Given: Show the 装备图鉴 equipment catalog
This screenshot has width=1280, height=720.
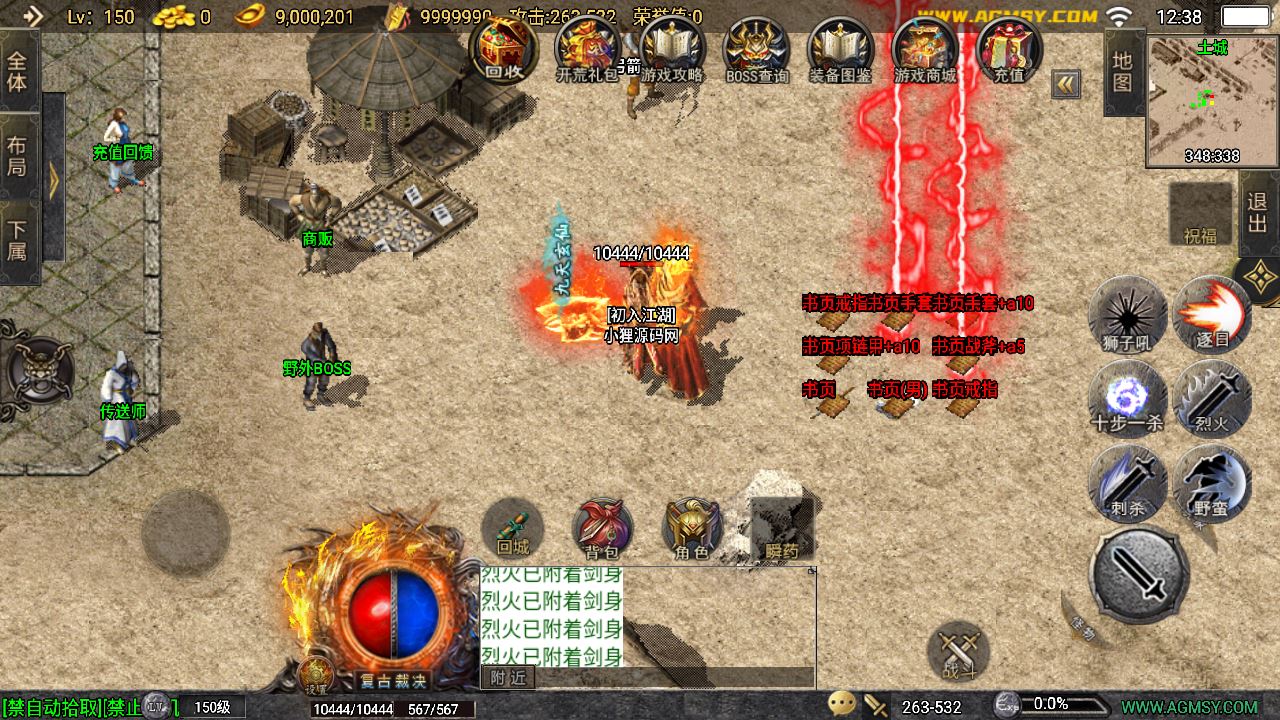Looking at the screenshot, I should 841,48.
